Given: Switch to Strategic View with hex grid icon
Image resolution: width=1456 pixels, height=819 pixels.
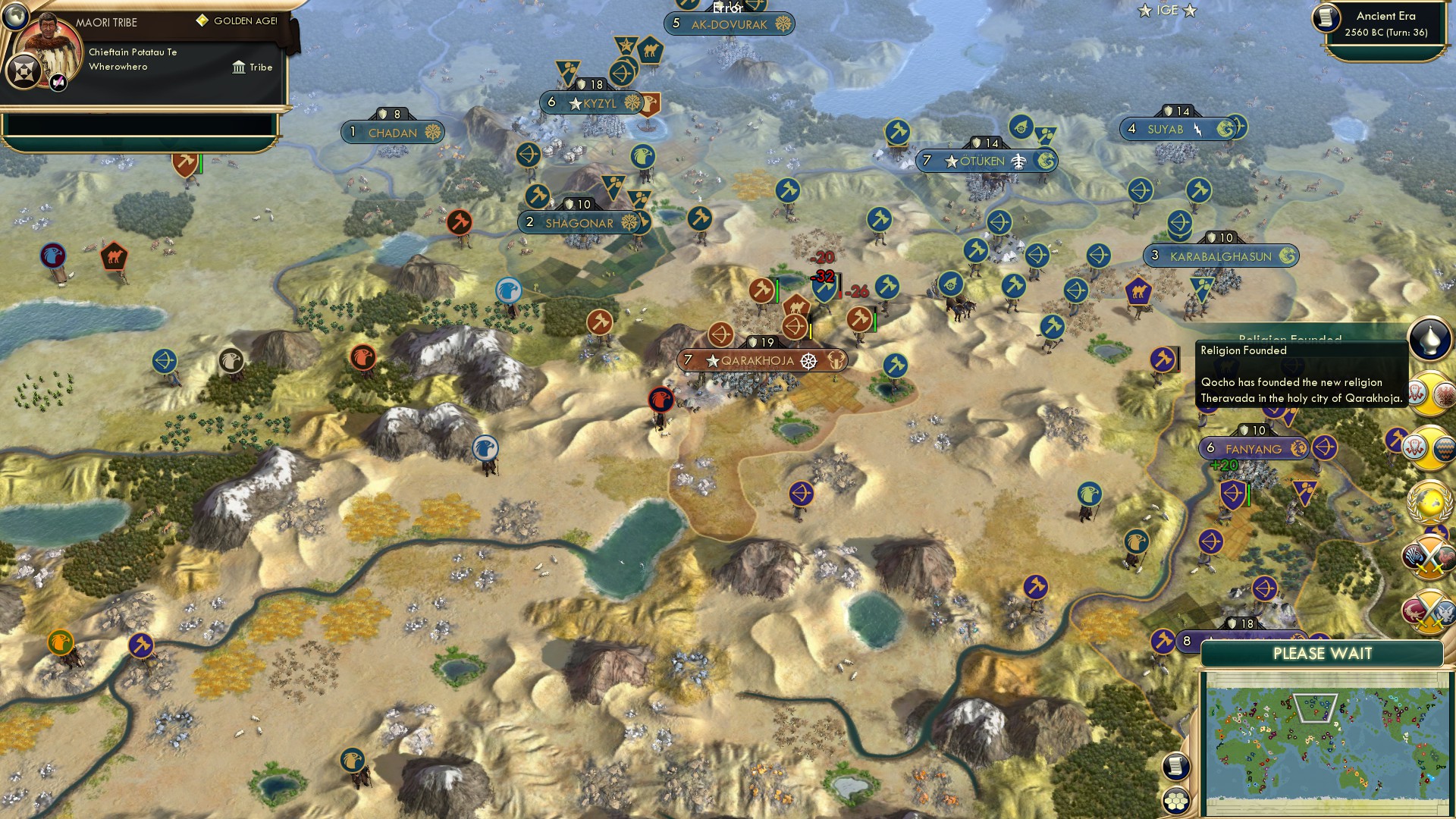Looking at the screenshot, I should 1176,799.
